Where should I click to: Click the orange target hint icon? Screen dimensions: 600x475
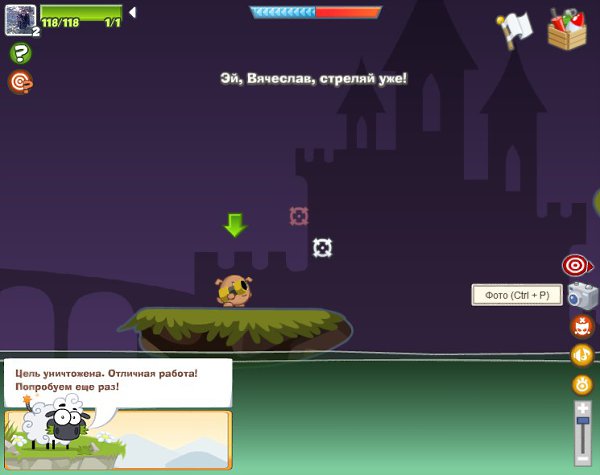19,82
